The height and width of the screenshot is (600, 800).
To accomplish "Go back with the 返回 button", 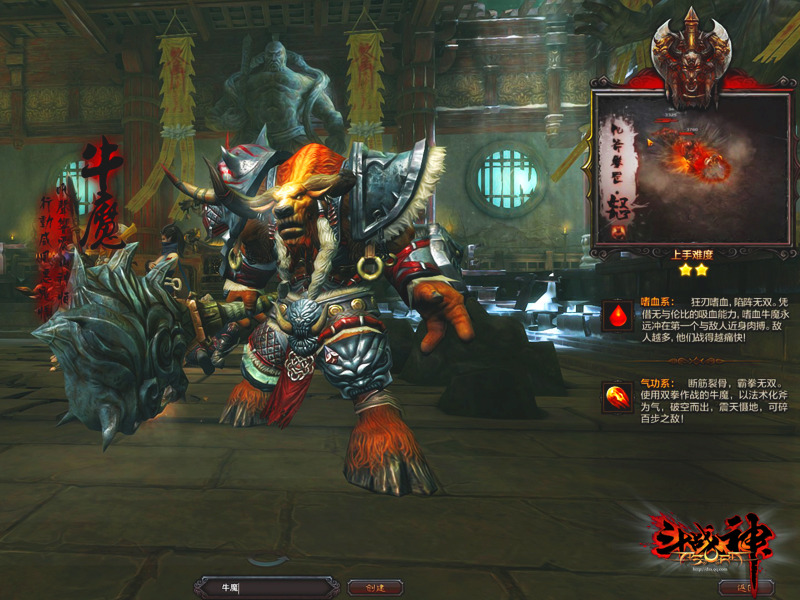I will [x=745, y=588].
